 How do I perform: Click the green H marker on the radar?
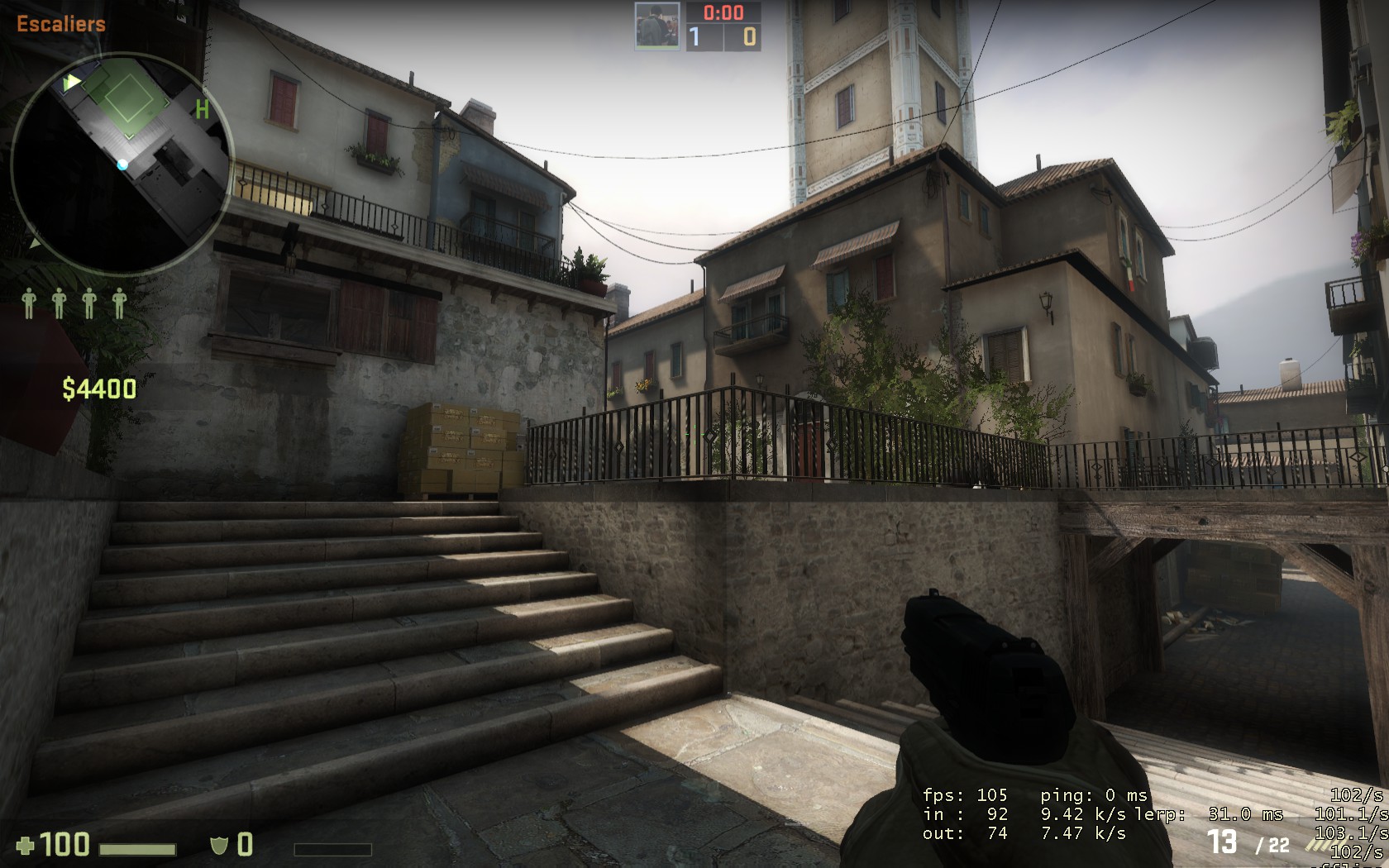(x=202, y=109)
